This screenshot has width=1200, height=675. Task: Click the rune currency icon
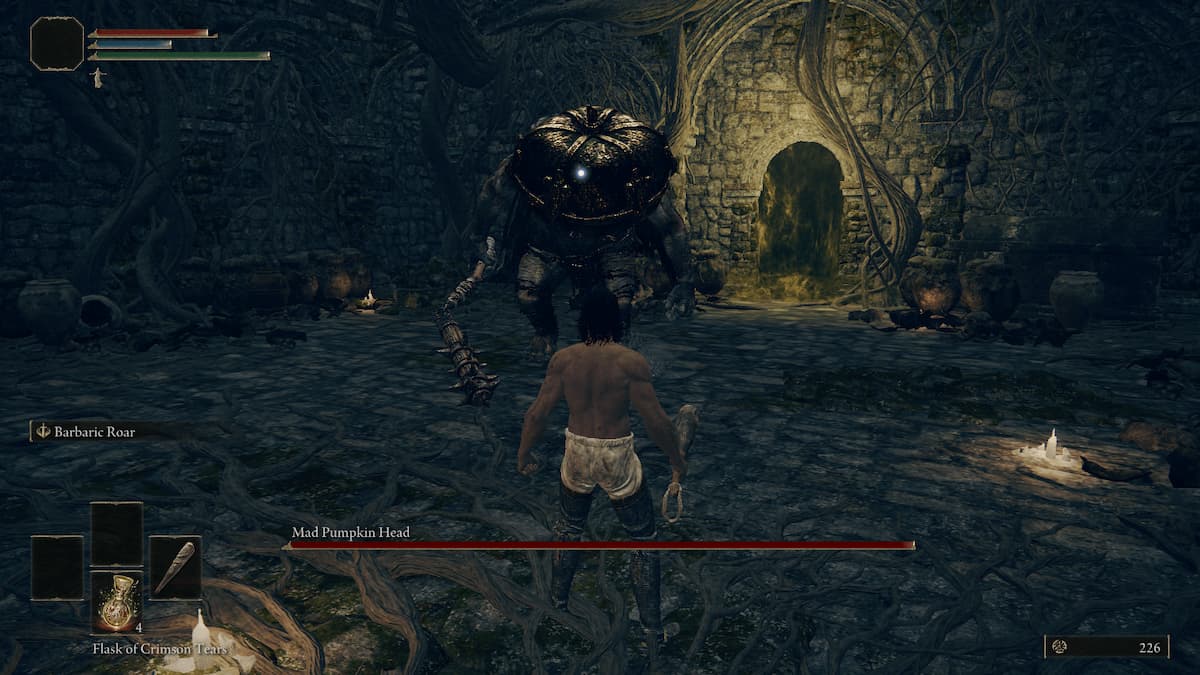click(1060, 647)
